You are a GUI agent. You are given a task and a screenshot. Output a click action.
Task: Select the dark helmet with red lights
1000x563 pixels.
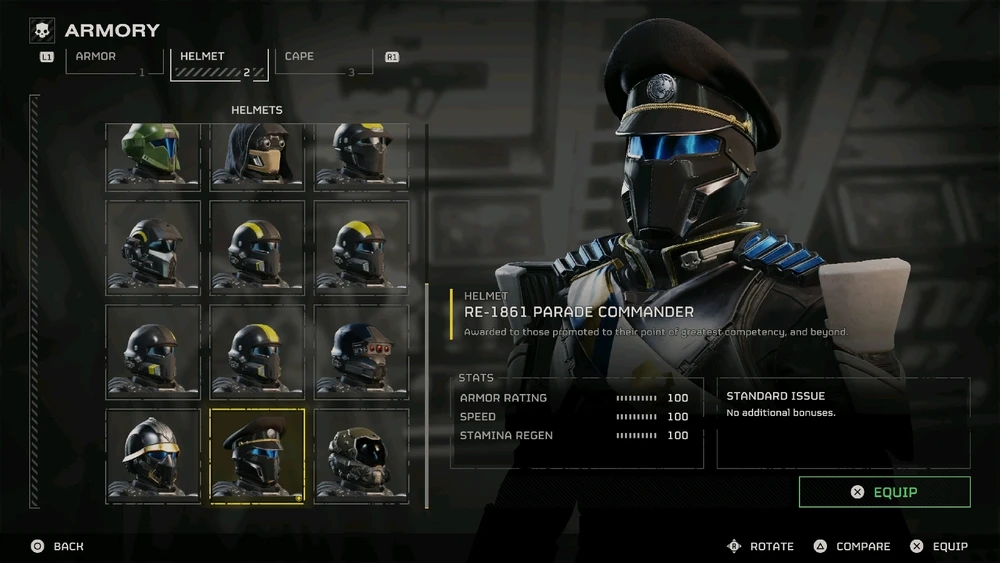pos(361,348)
